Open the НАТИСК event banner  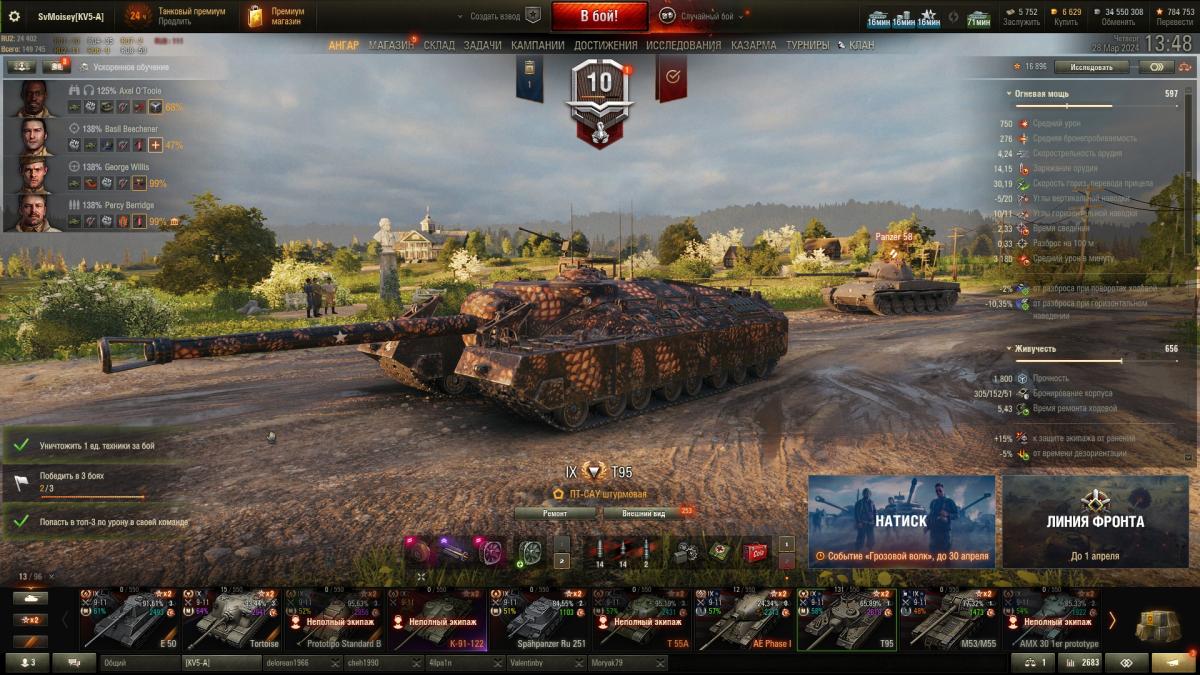click(x=901, y=521)
